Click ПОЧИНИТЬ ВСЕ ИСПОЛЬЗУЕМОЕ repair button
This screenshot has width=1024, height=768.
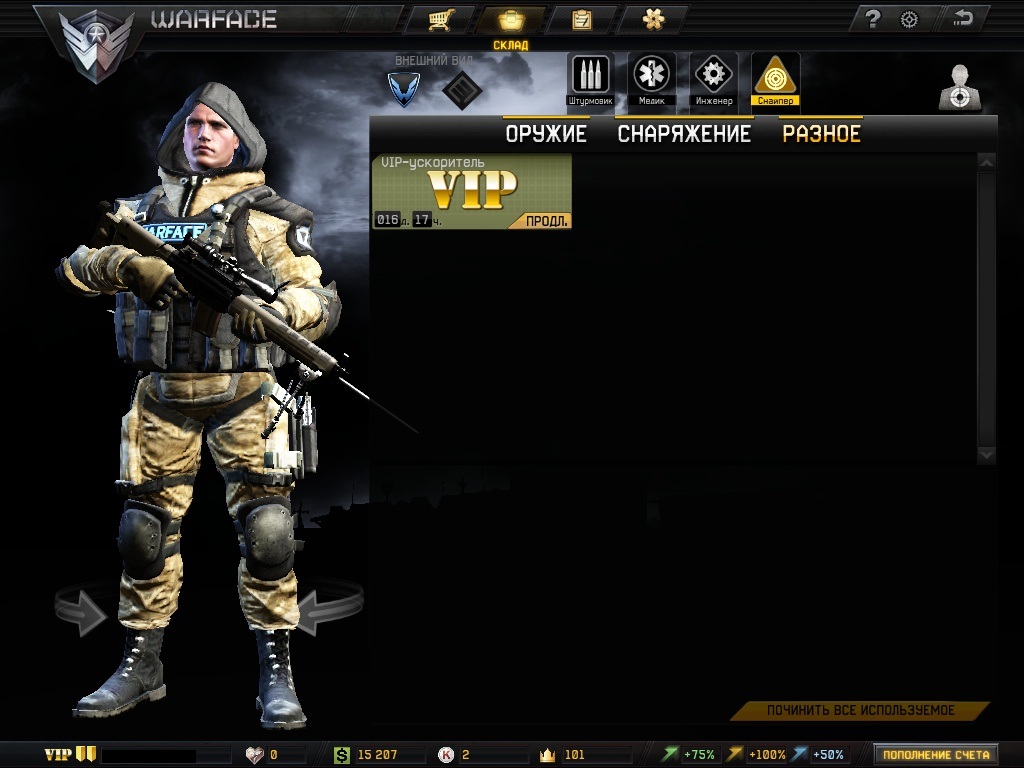pos(860,711)
